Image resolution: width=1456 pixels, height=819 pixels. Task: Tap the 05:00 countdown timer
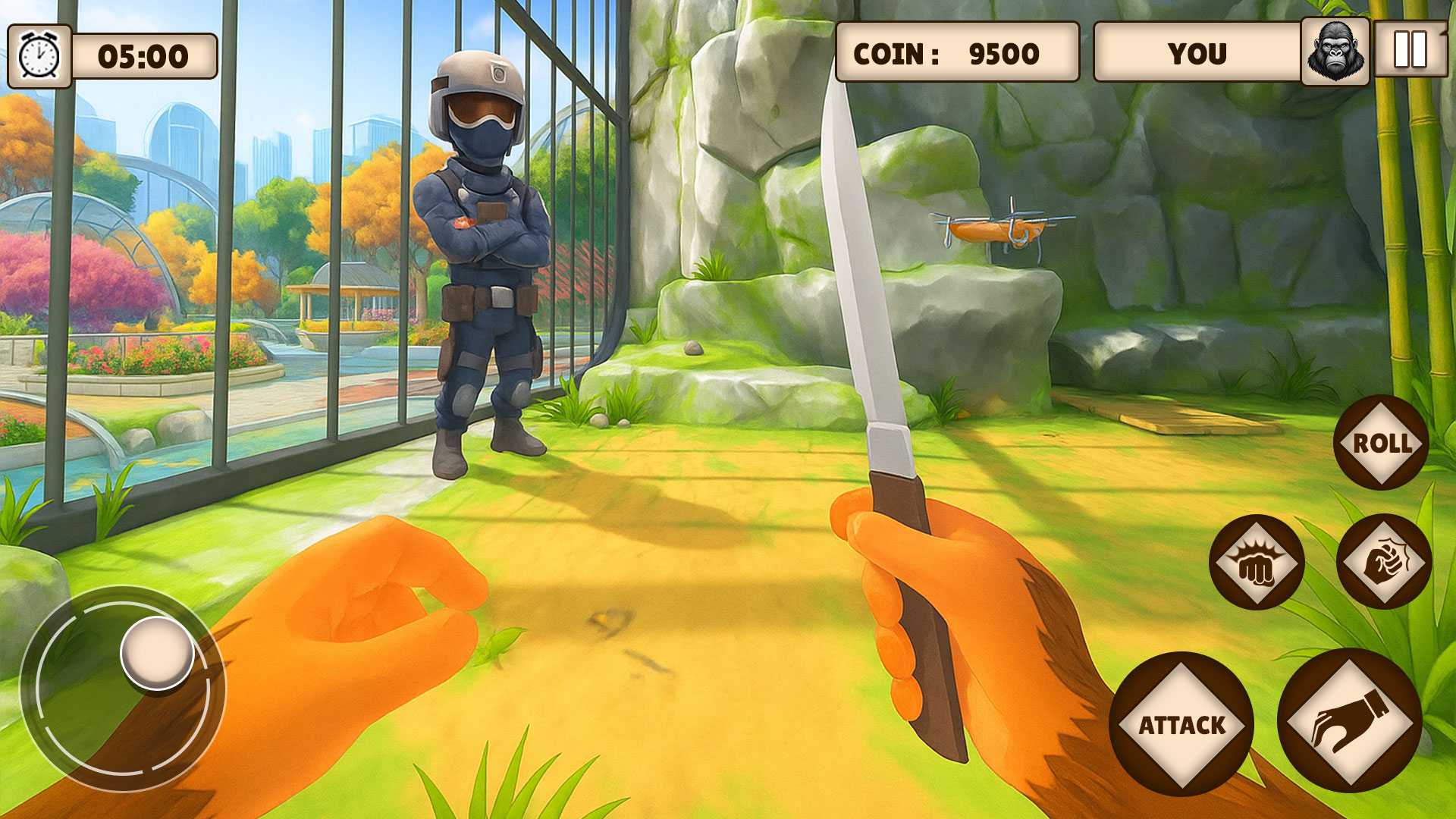(146, 53)
